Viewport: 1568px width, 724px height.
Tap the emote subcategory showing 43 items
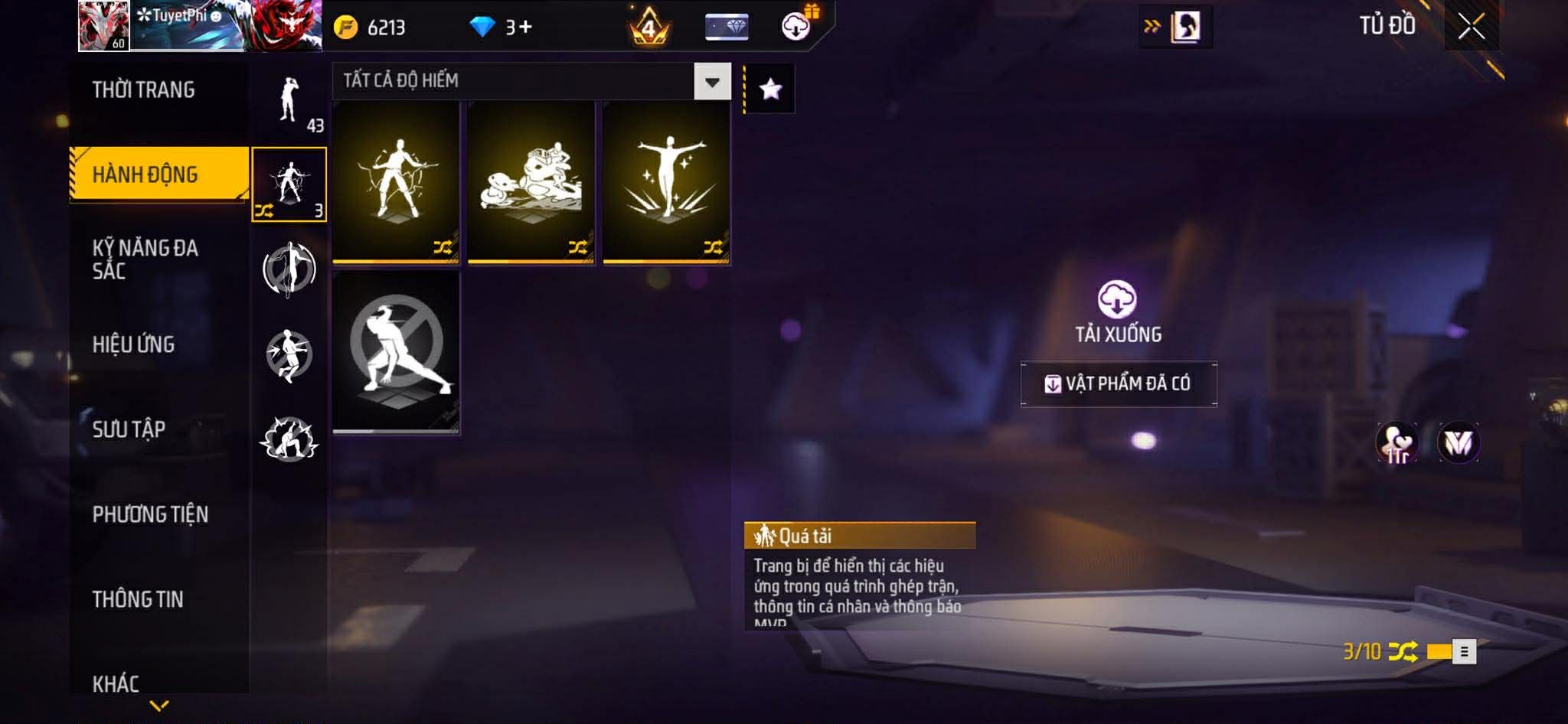[289, 103]
